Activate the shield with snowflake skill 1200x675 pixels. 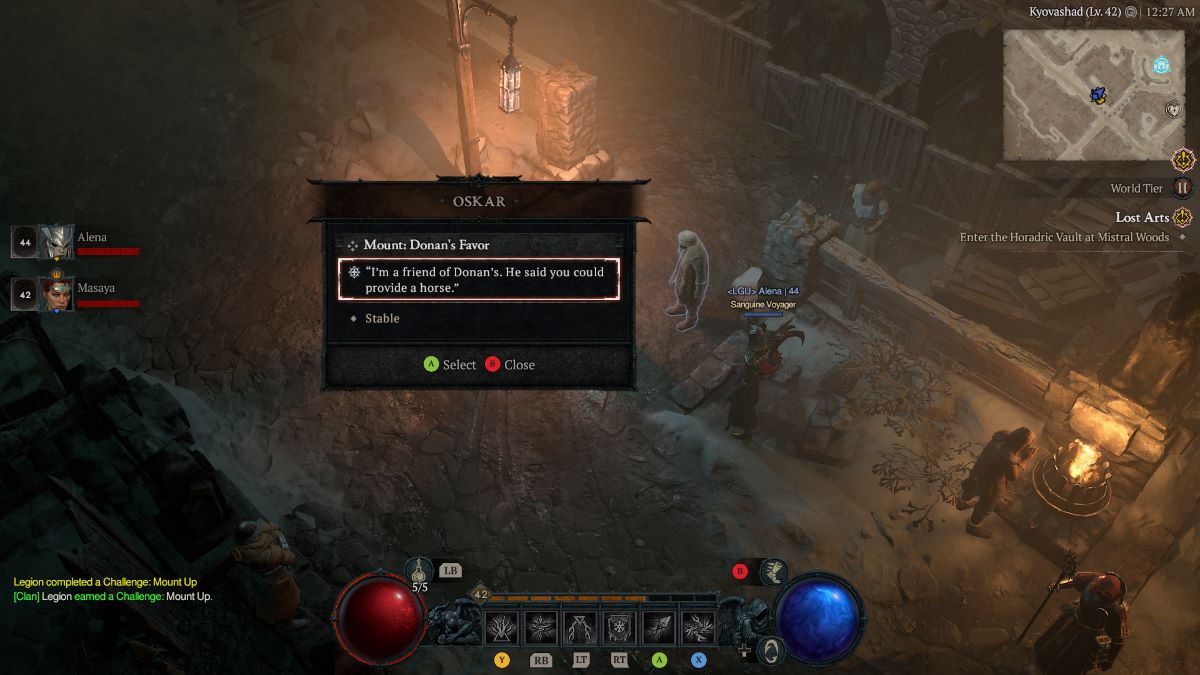[620, 628]
